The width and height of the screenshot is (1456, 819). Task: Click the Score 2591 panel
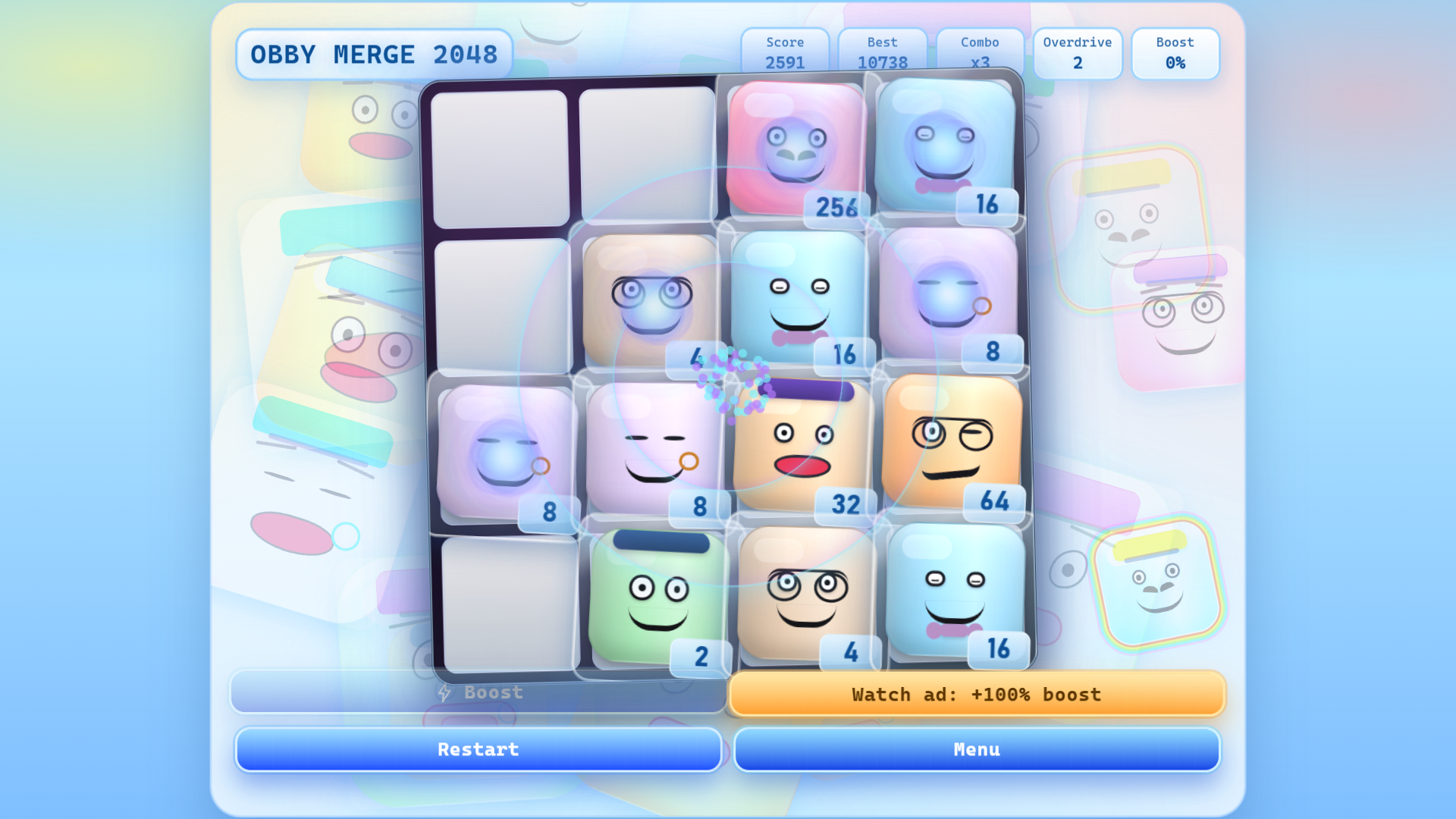tap(785, 53)
